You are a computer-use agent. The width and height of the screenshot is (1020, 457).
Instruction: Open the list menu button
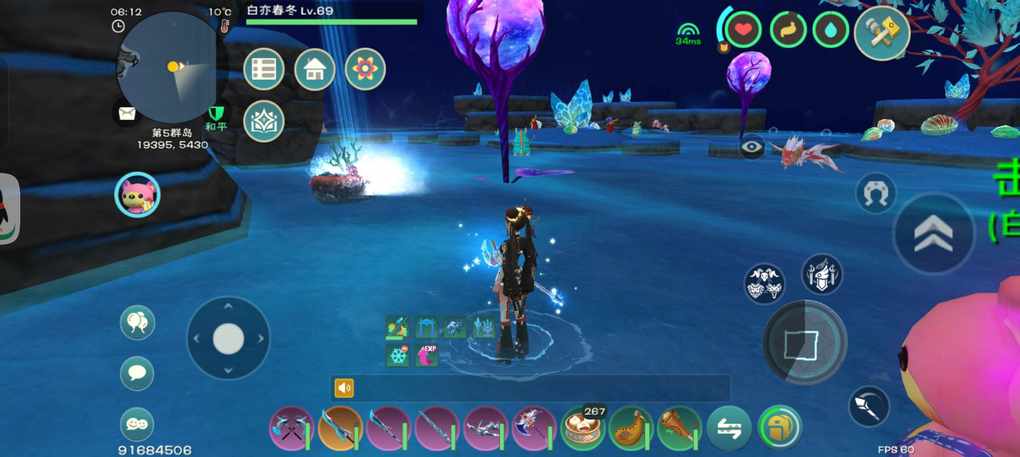(x=264, y=69)
